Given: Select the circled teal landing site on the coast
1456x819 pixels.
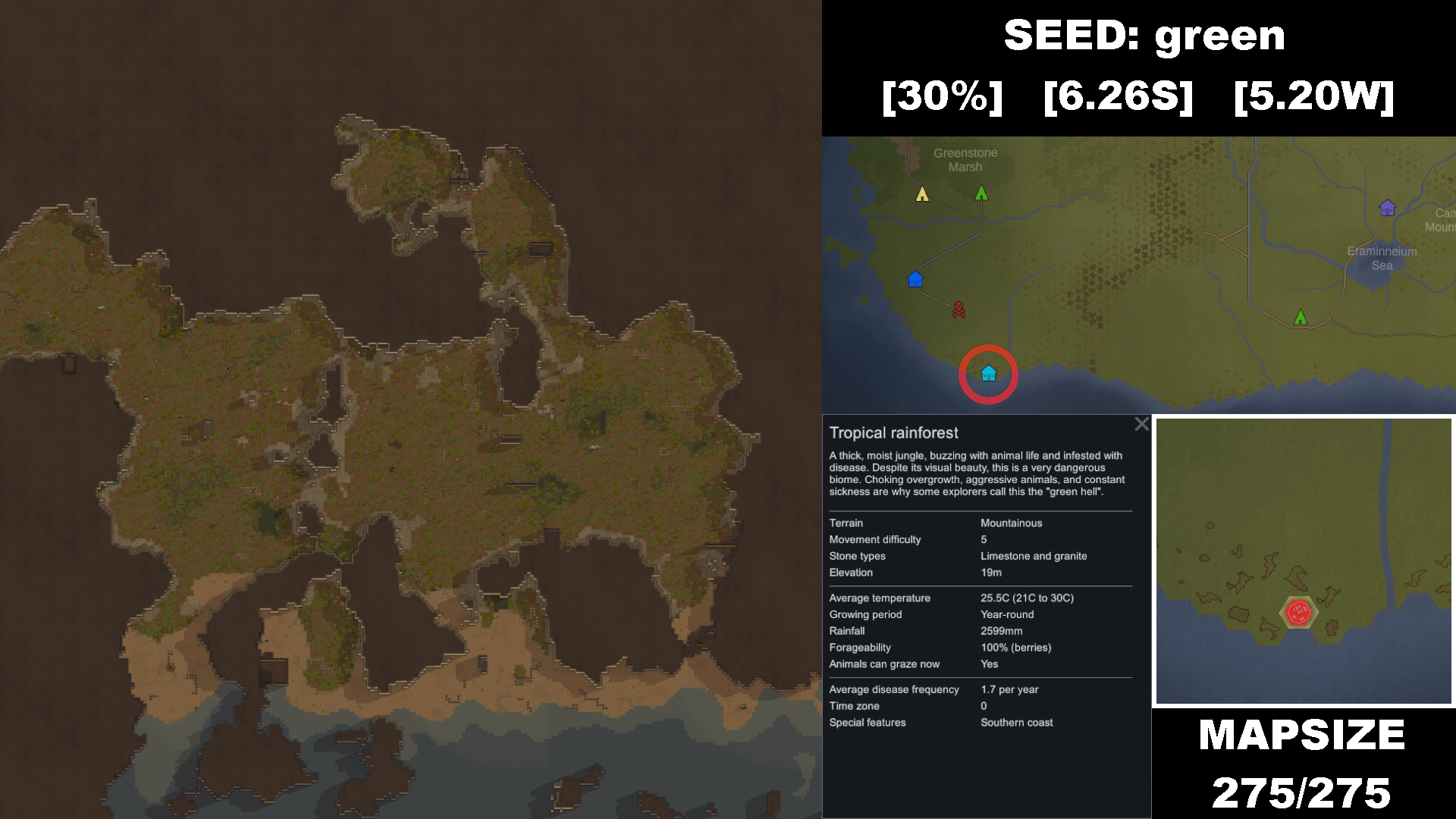Looking at the screenshot, I should pyautogui.click(x=987, y=372).
